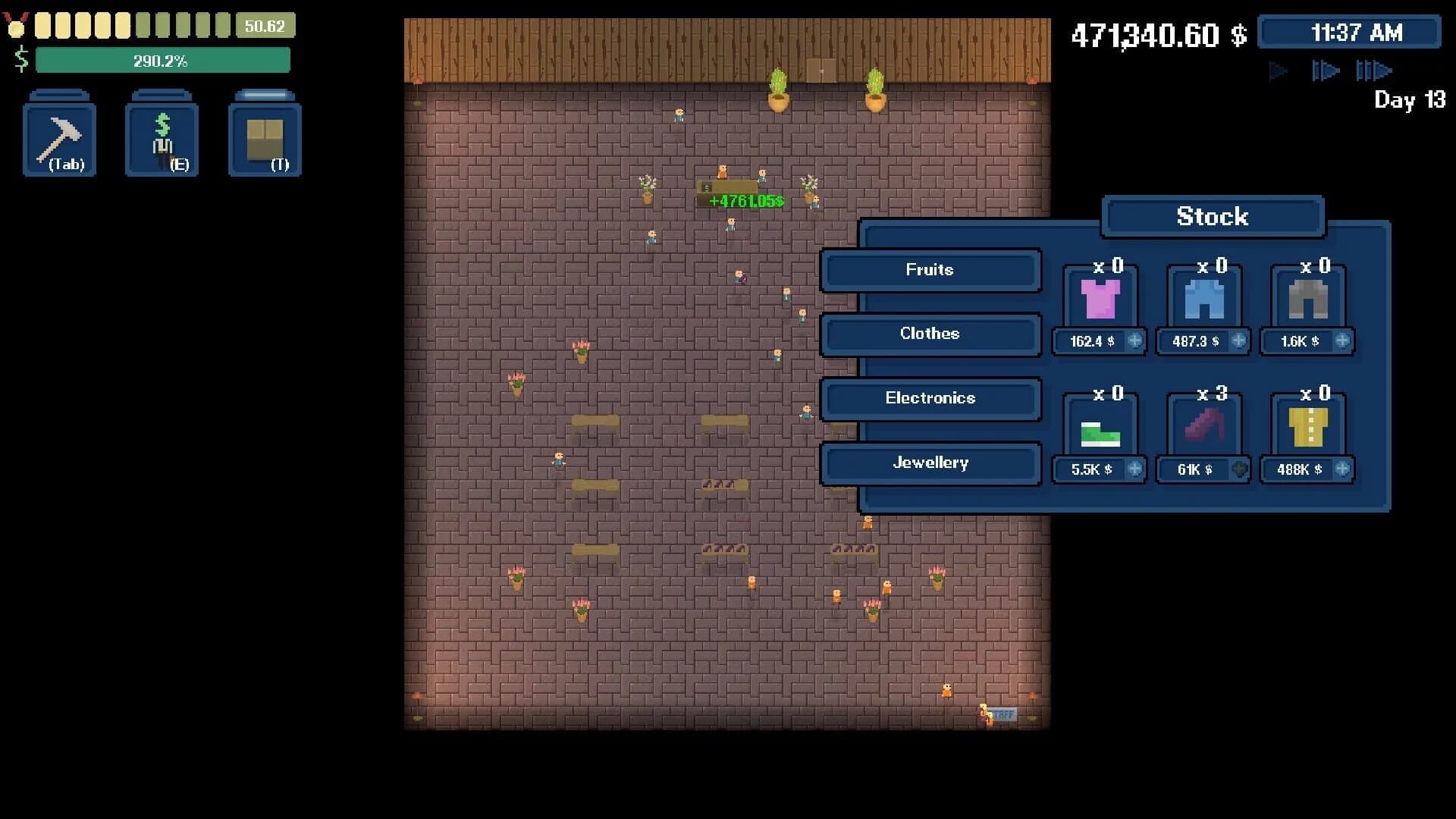Buy more pink shirts with the 162.4$ plus button
Screen dimensions: 1456x819
click(1135, 341)
